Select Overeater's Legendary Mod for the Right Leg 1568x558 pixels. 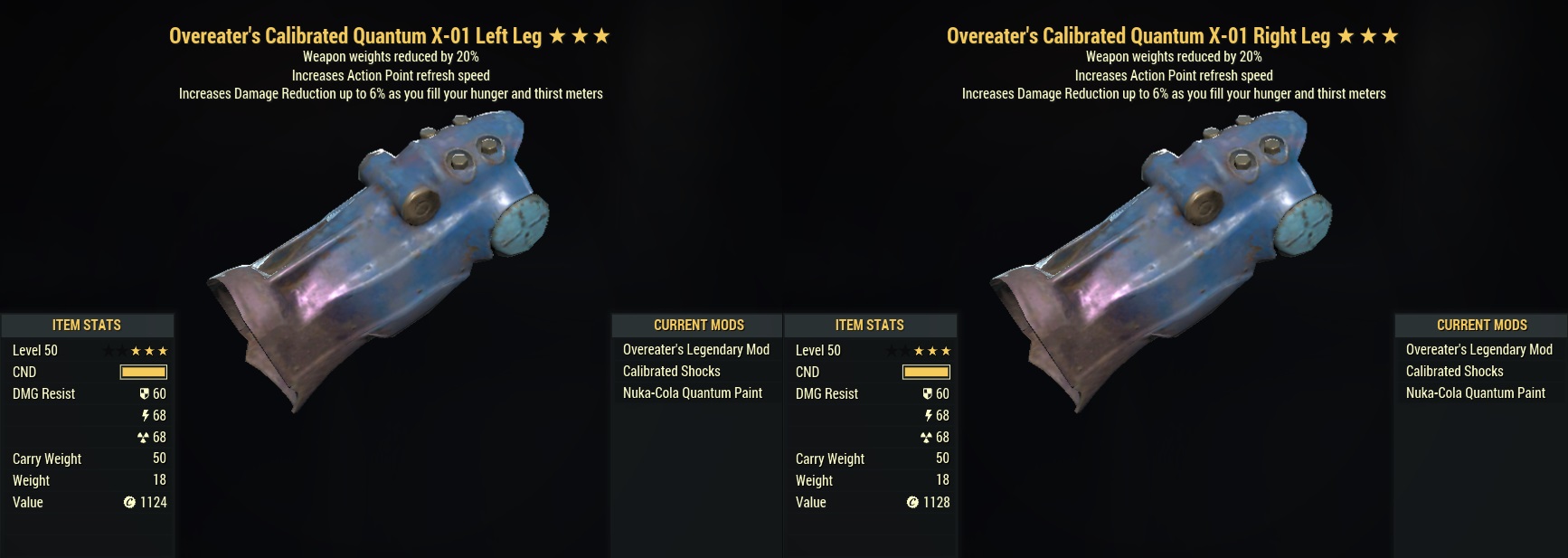[x=1478, y=350]
